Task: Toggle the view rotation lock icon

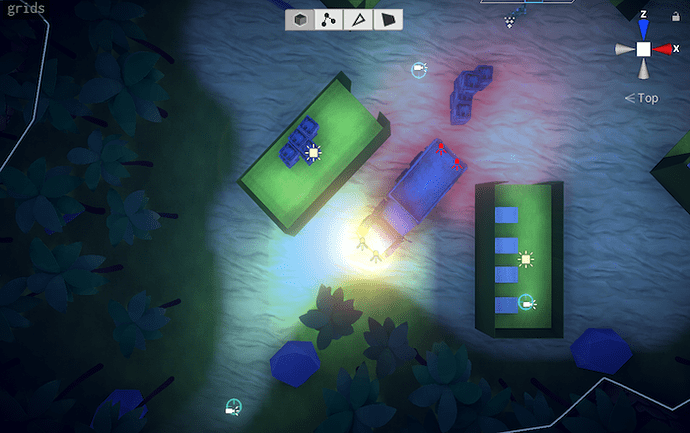Action: pos(677,17)
